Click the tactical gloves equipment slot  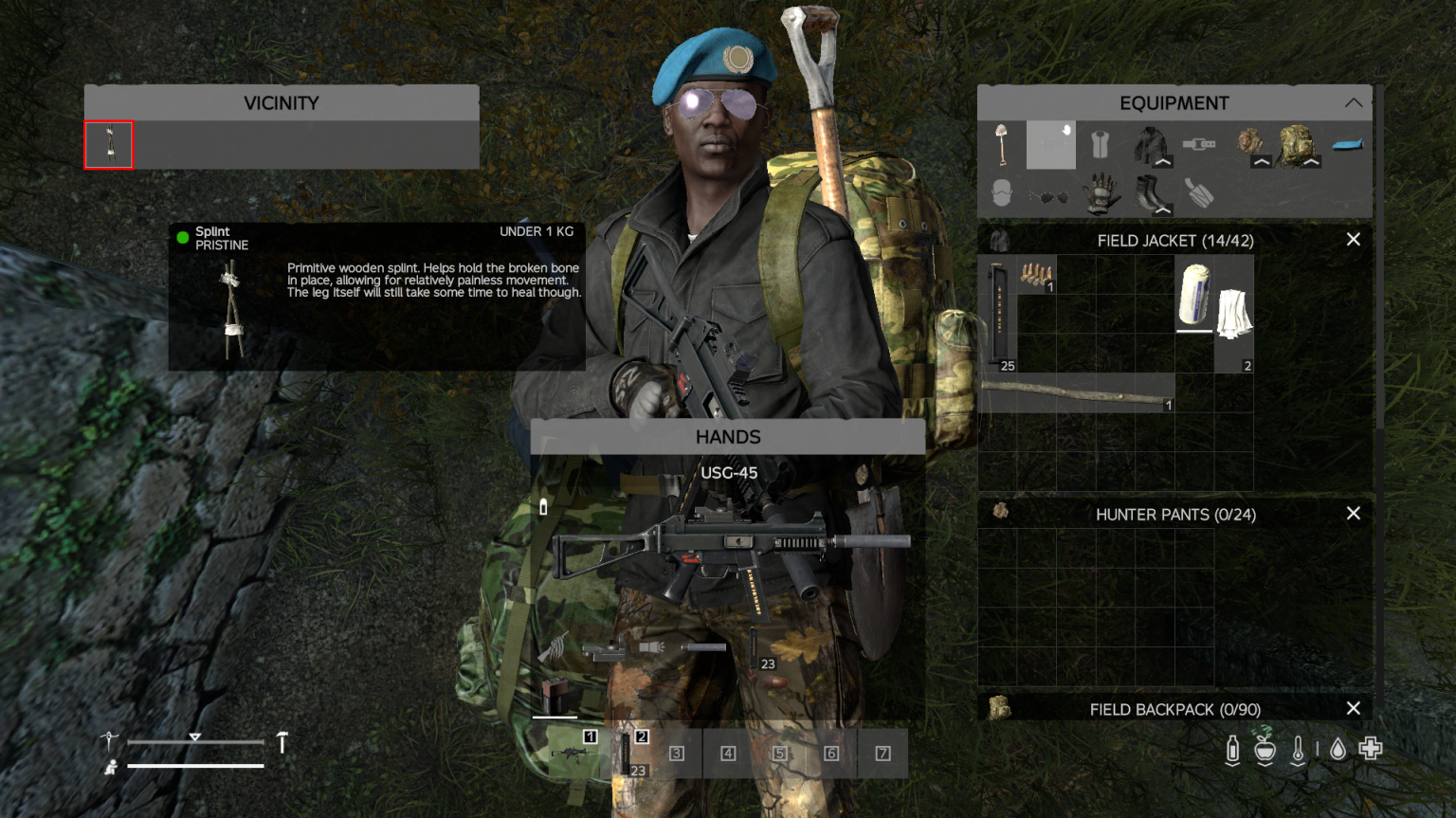pos(1103,194)
